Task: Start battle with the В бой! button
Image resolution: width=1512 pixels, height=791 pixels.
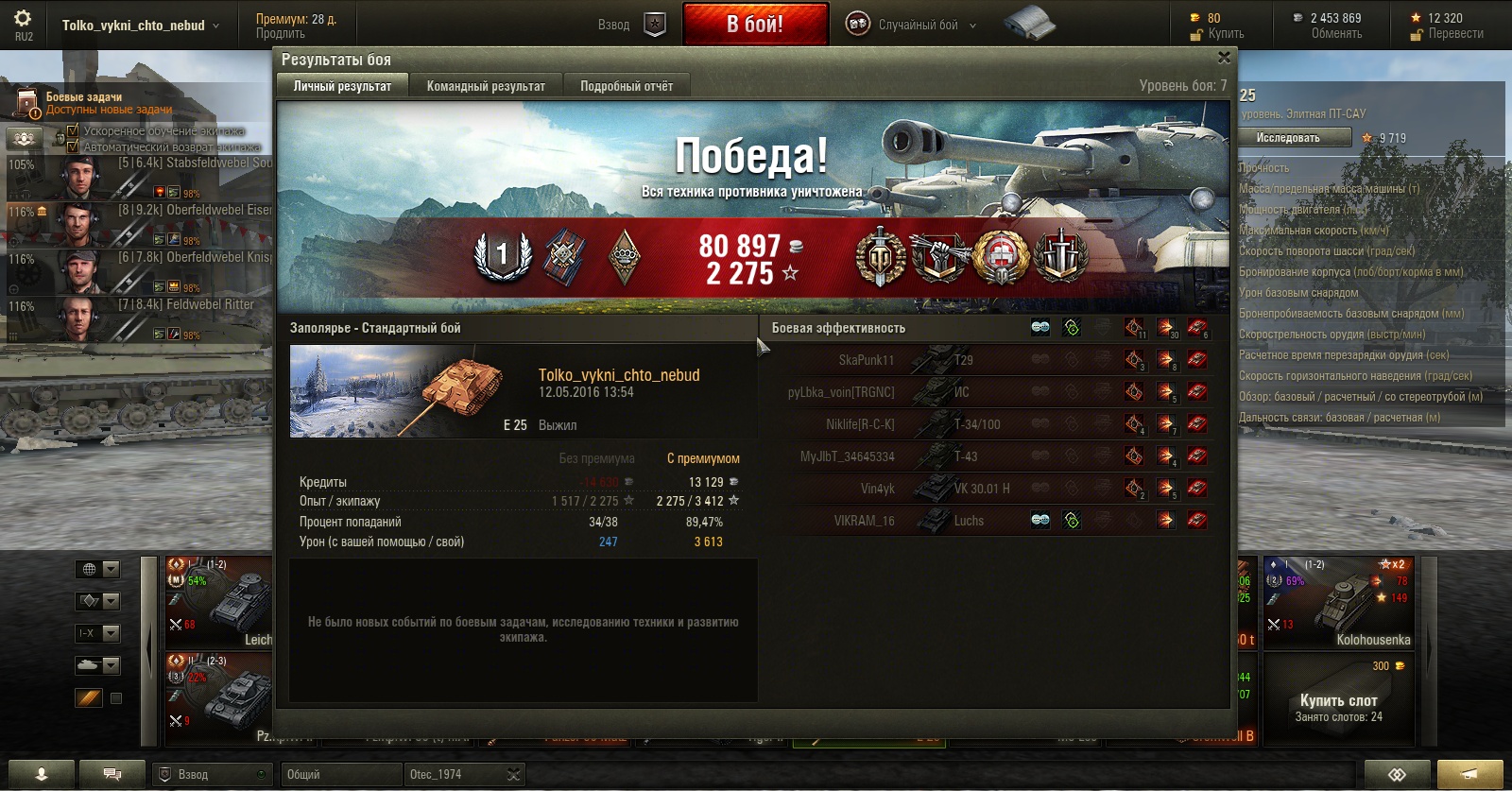Action: coord(755,25)
